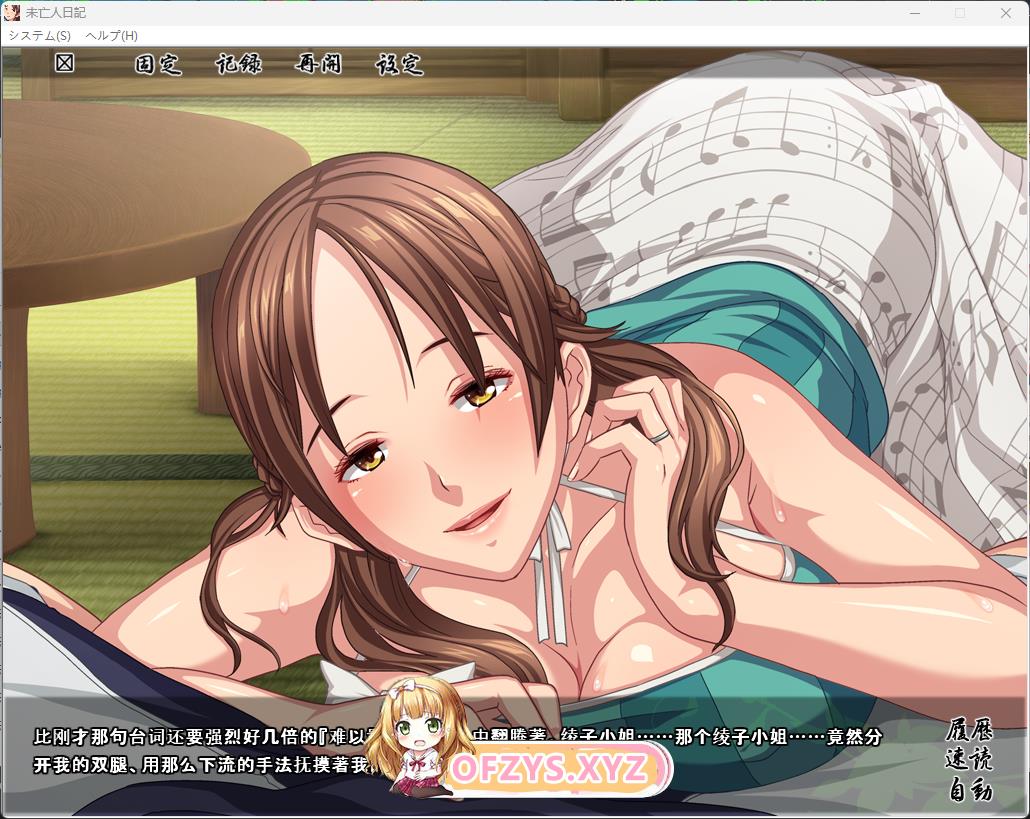Open the ヘルプ(H) window menu
This screenshot has height=819, width=1030.
click(112, 35)
